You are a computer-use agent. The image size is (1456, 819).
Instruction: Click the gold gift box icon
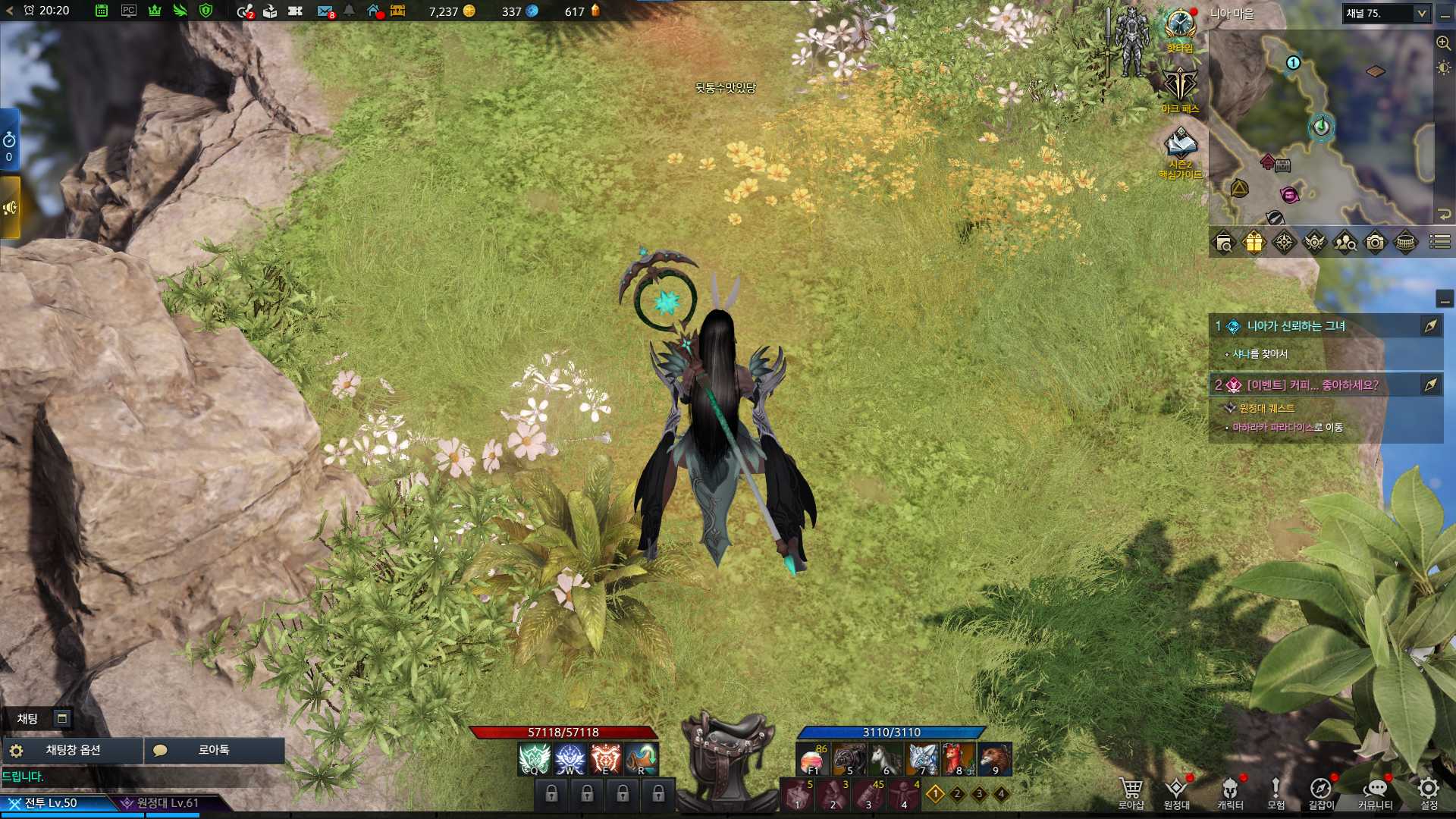[x=1254, y=243]
